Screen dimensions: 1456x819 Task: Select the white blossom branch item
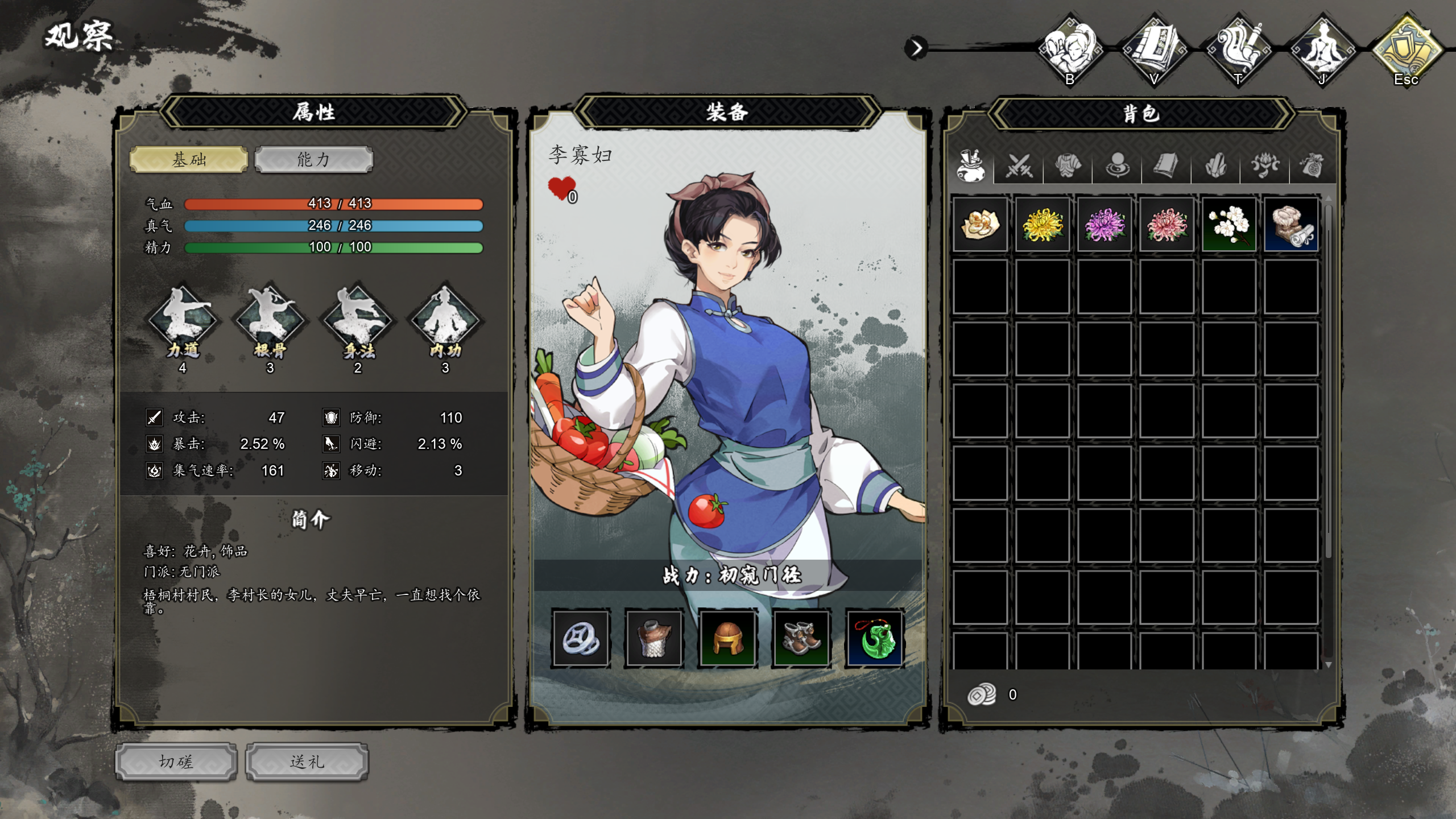tap(1229, 225)
